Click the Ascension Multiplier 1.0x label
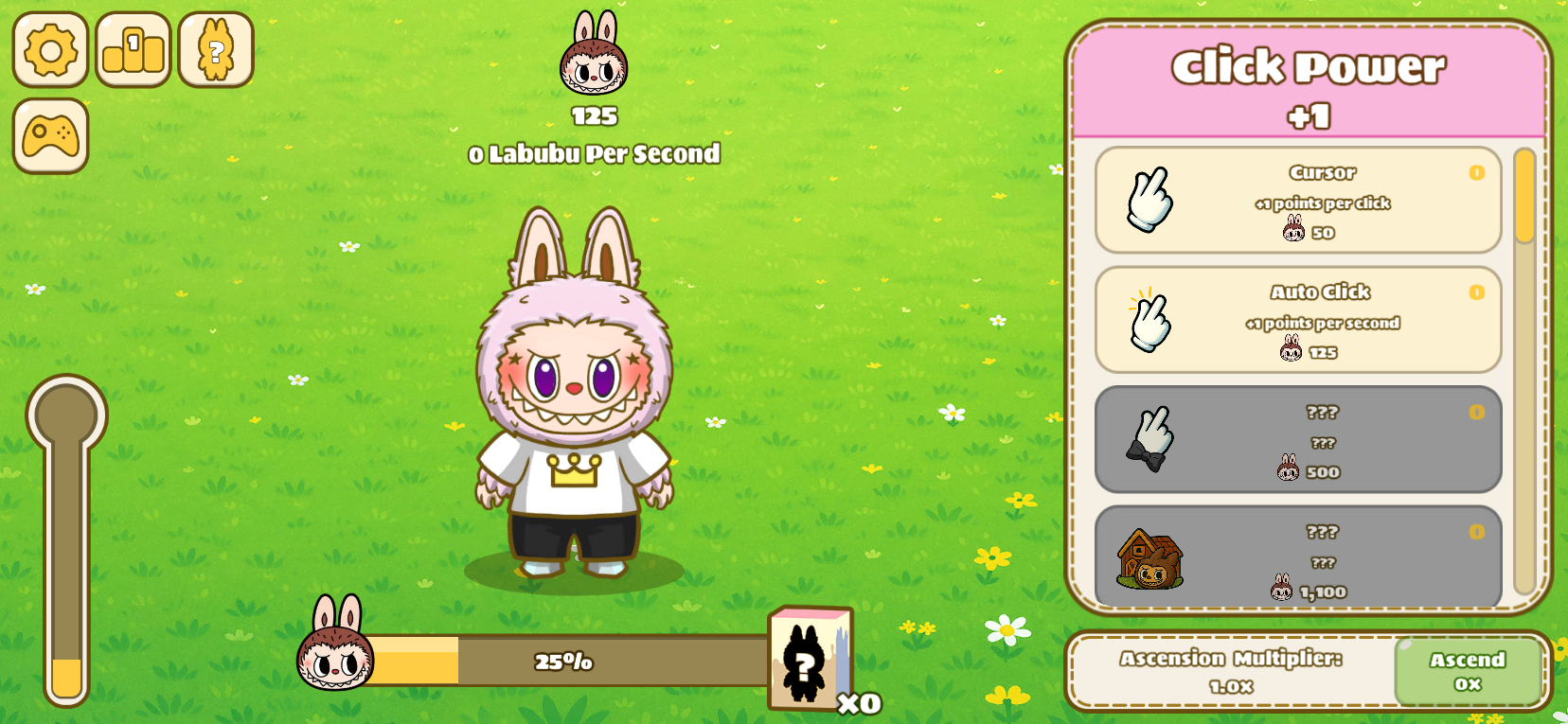Screen dimensions: 1568x724 click(x=1231, y=672)
